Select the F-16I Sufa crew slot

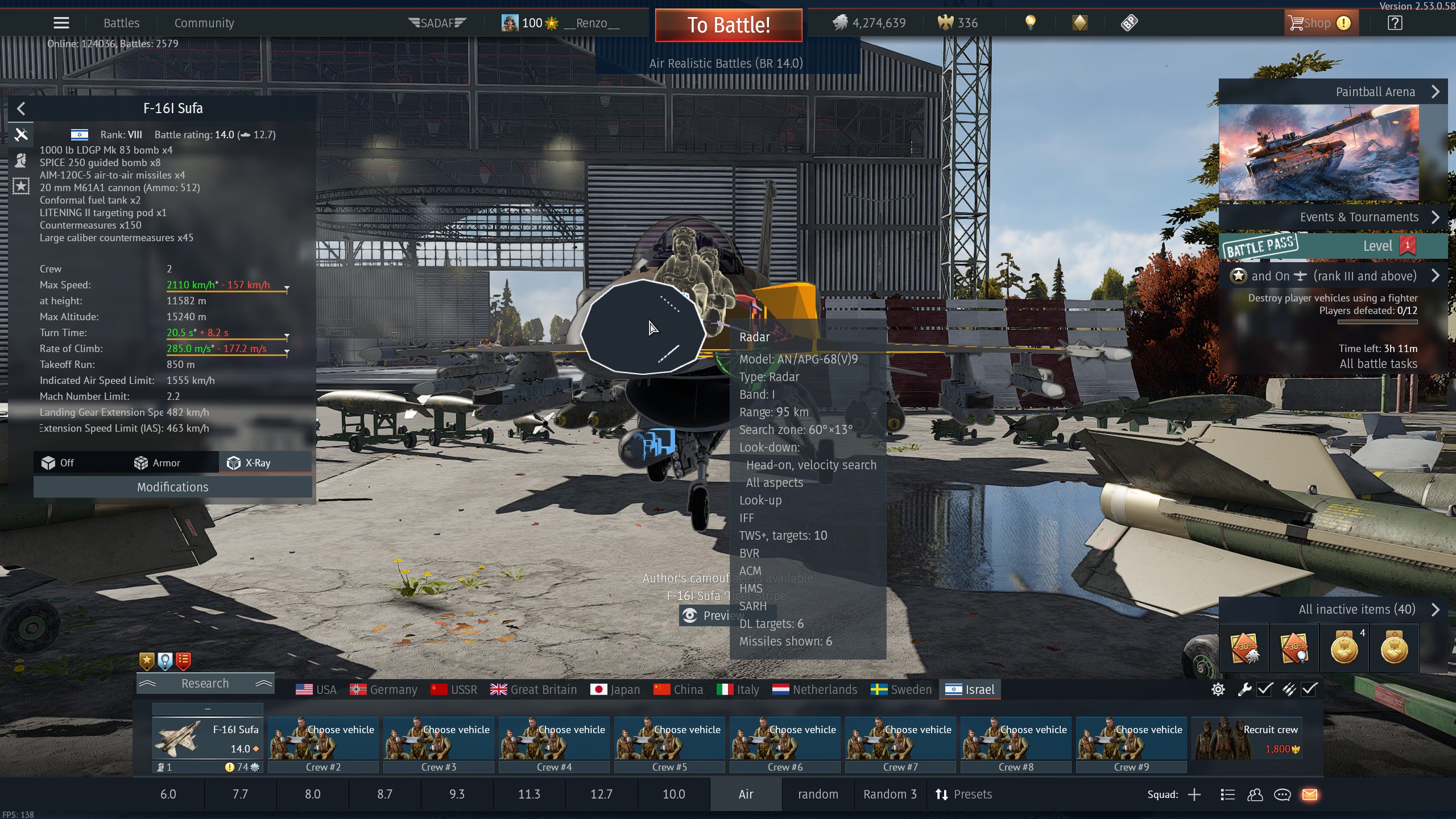pos(208,738)
